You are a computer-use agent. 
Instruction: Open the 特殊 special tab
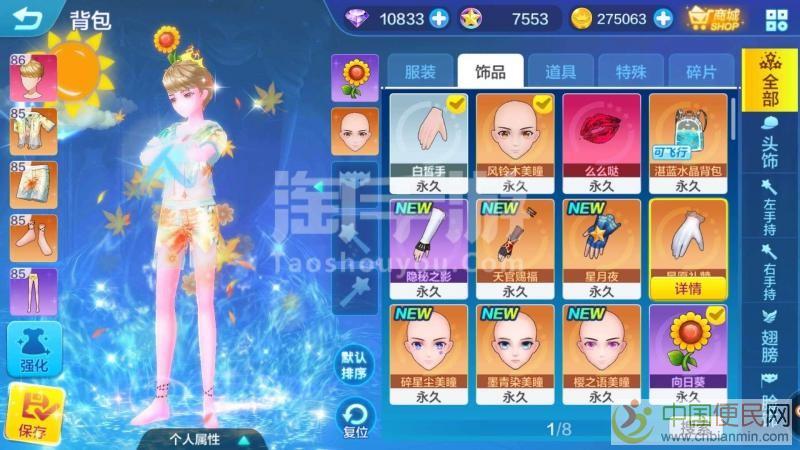630,71
